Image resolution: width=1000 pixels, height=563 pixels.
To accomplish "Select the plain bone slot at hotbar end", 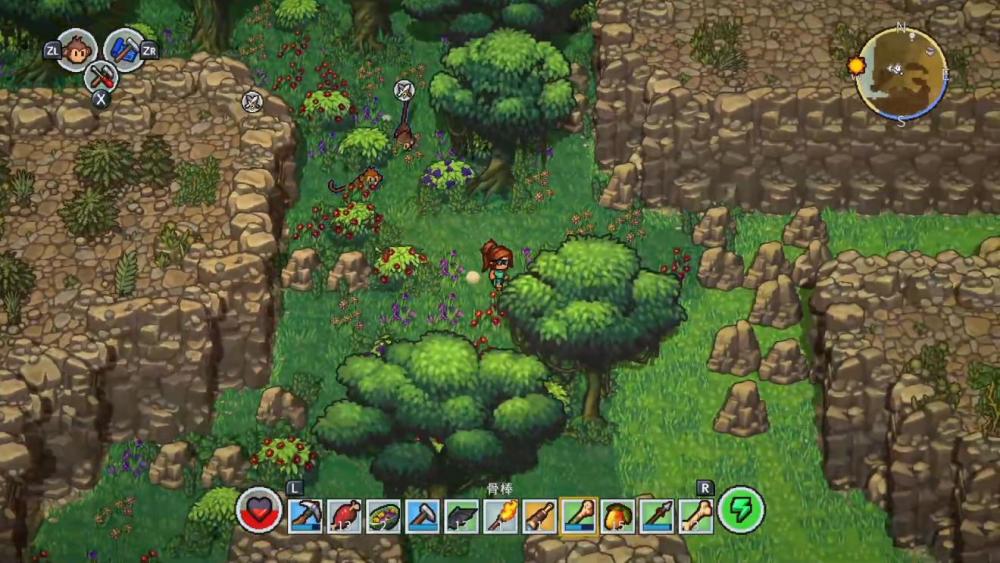I will click(x=696, y=516).
